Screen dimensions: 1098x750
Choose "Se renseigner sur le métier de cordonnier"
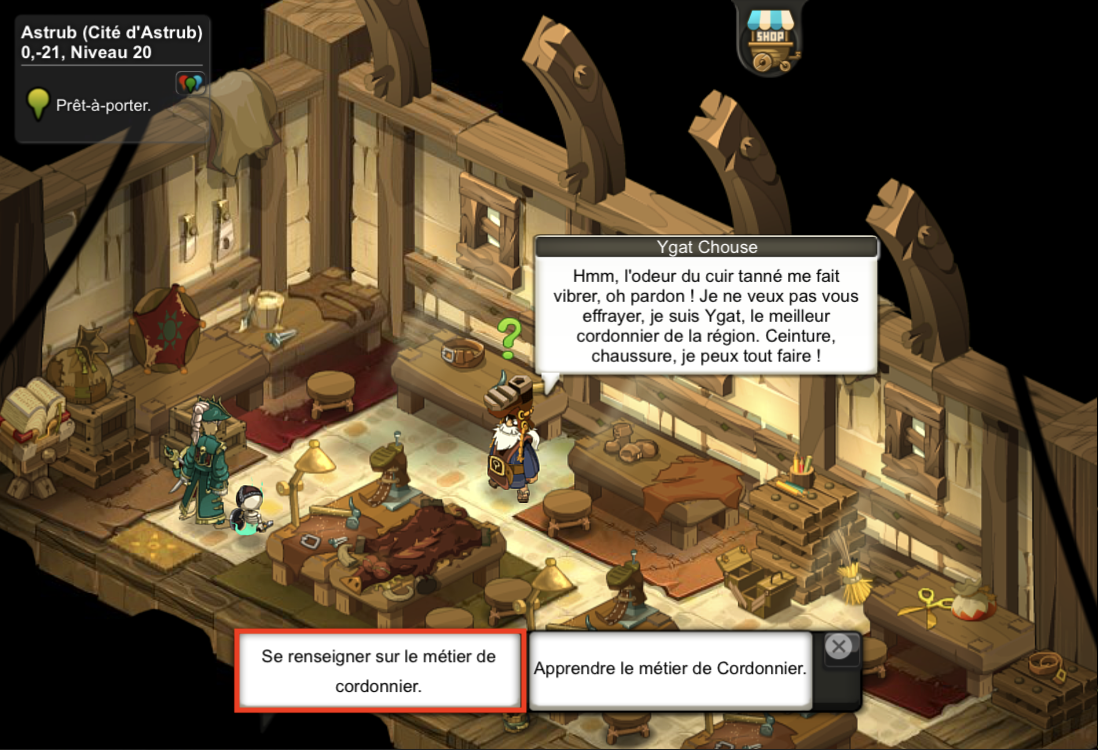[x=379, y=671]
